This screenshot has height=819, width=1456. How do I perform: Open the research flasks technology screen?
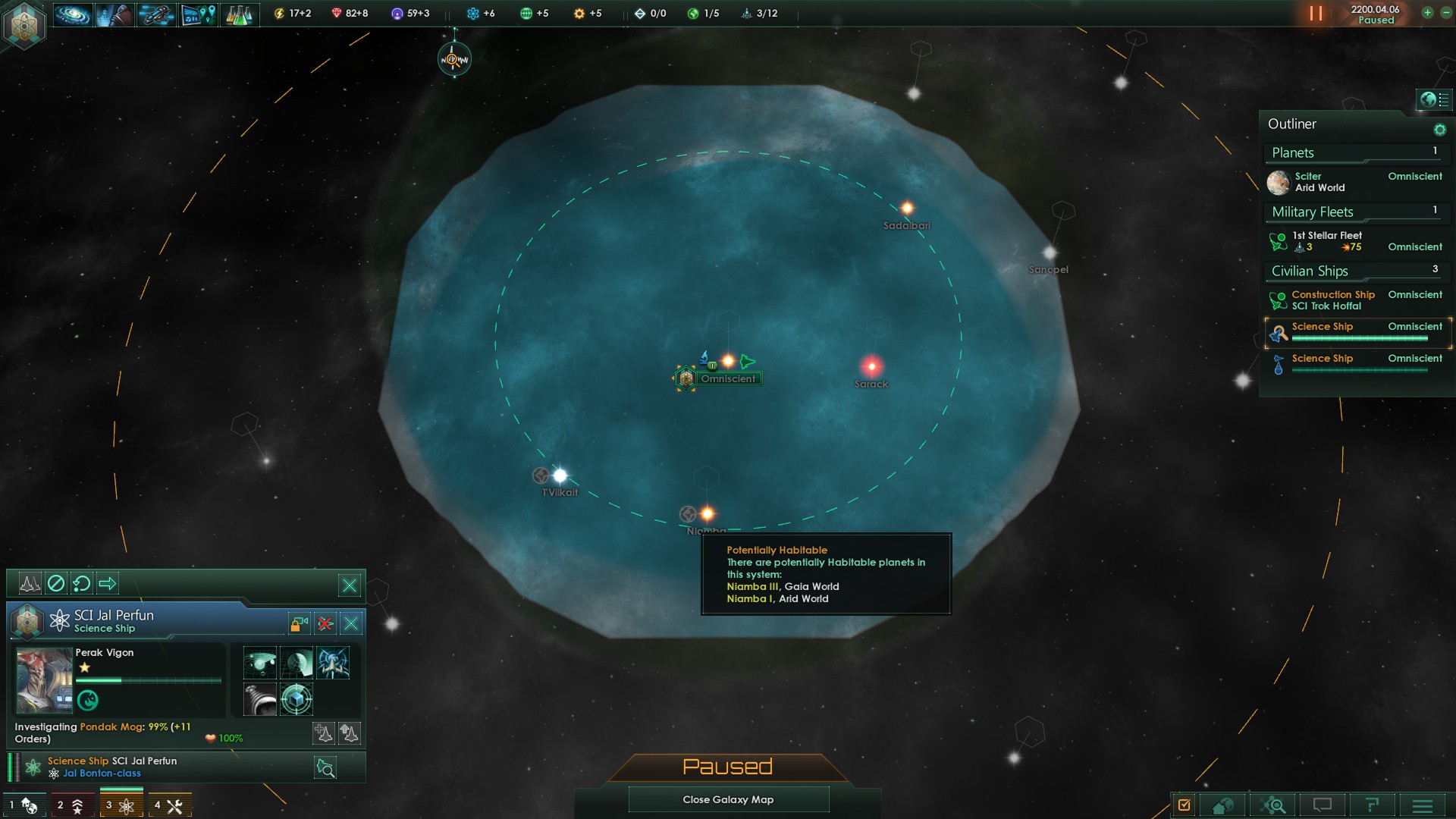coord(239,14)
